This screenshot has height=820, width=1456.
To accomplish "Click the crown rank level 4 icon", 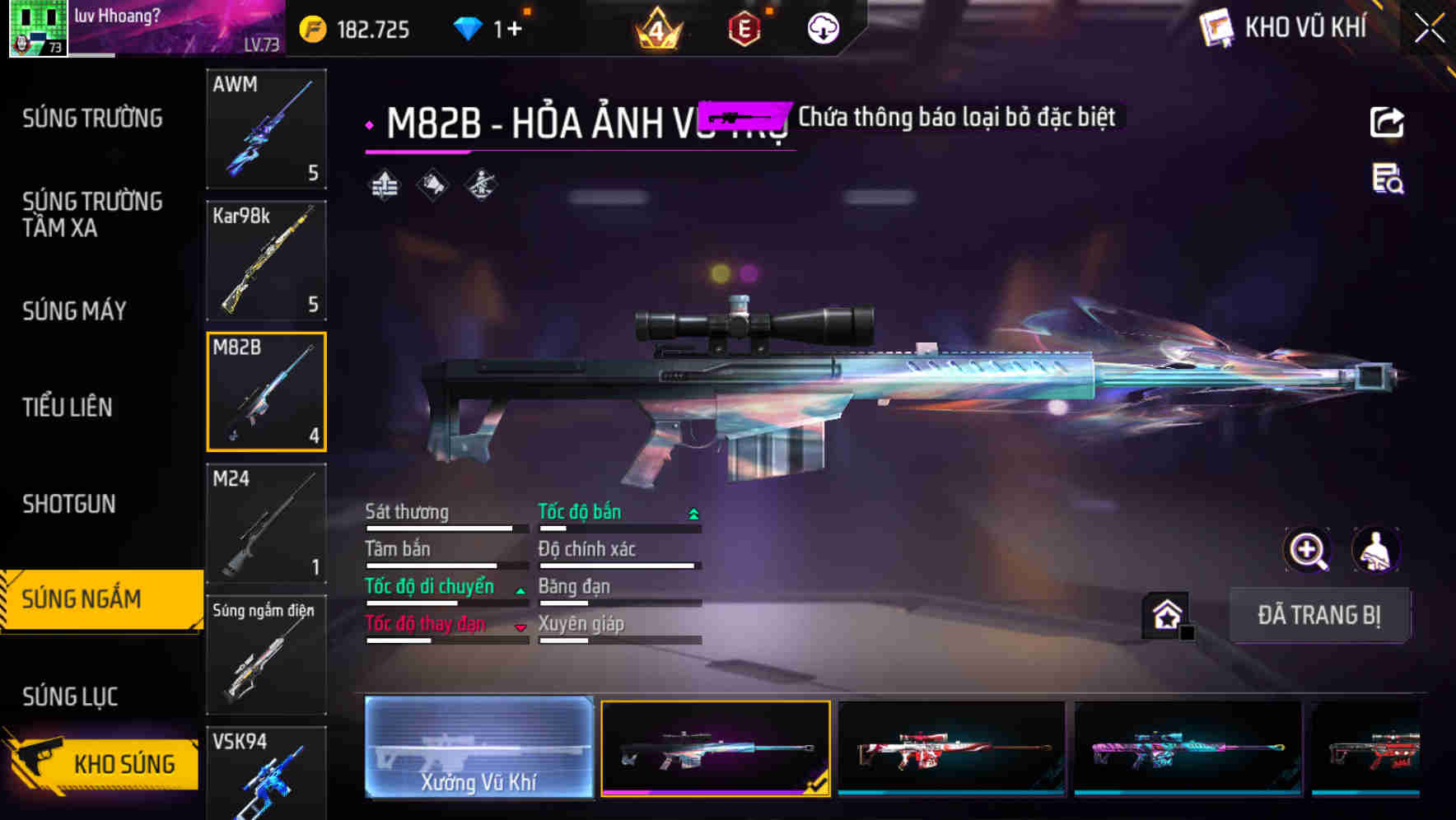I will point(659,27).
